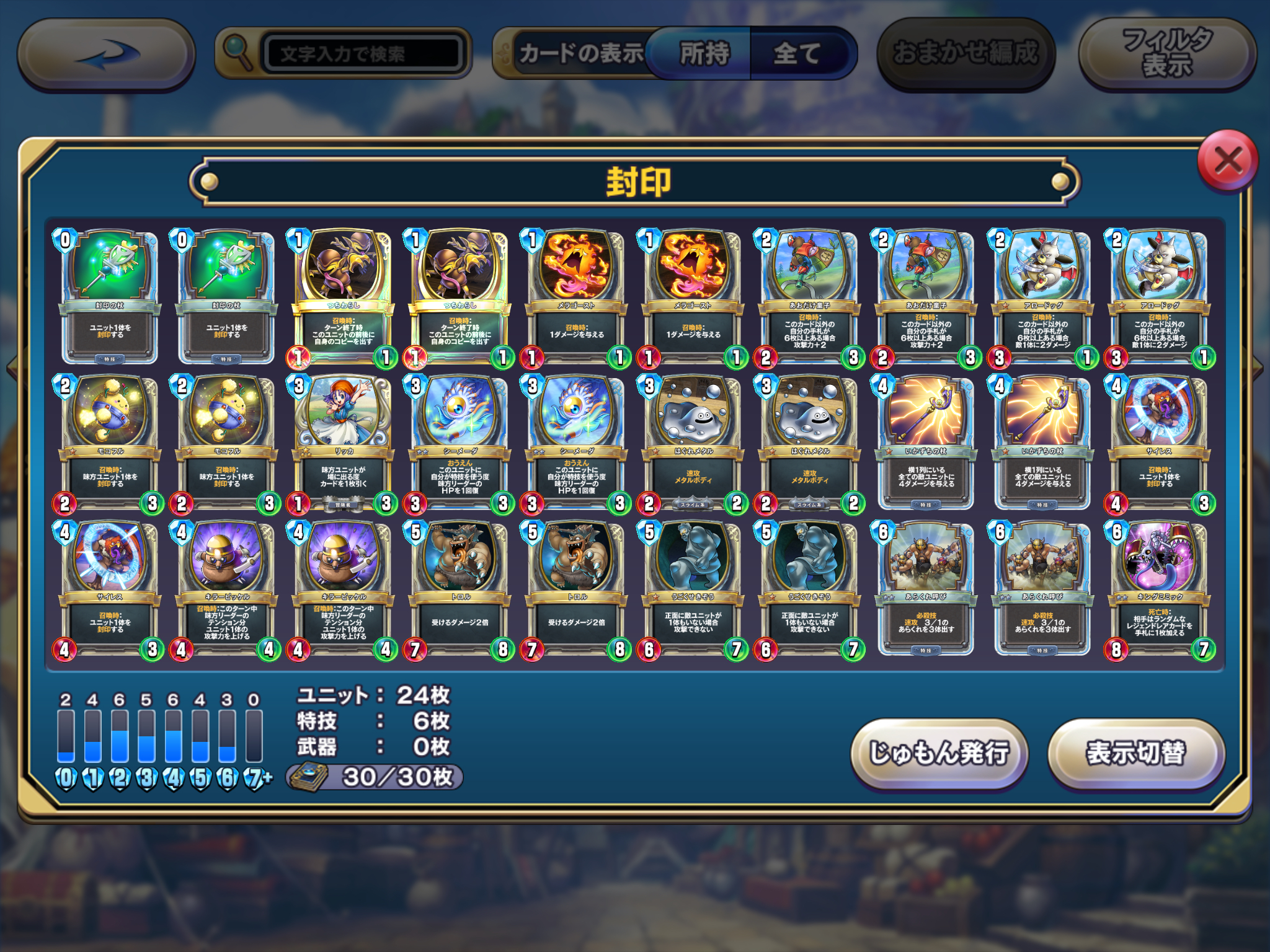The height and width of the screenshot is (952, 1270).
Task: Close the 封印 deck window
Action: (1227, 162)
